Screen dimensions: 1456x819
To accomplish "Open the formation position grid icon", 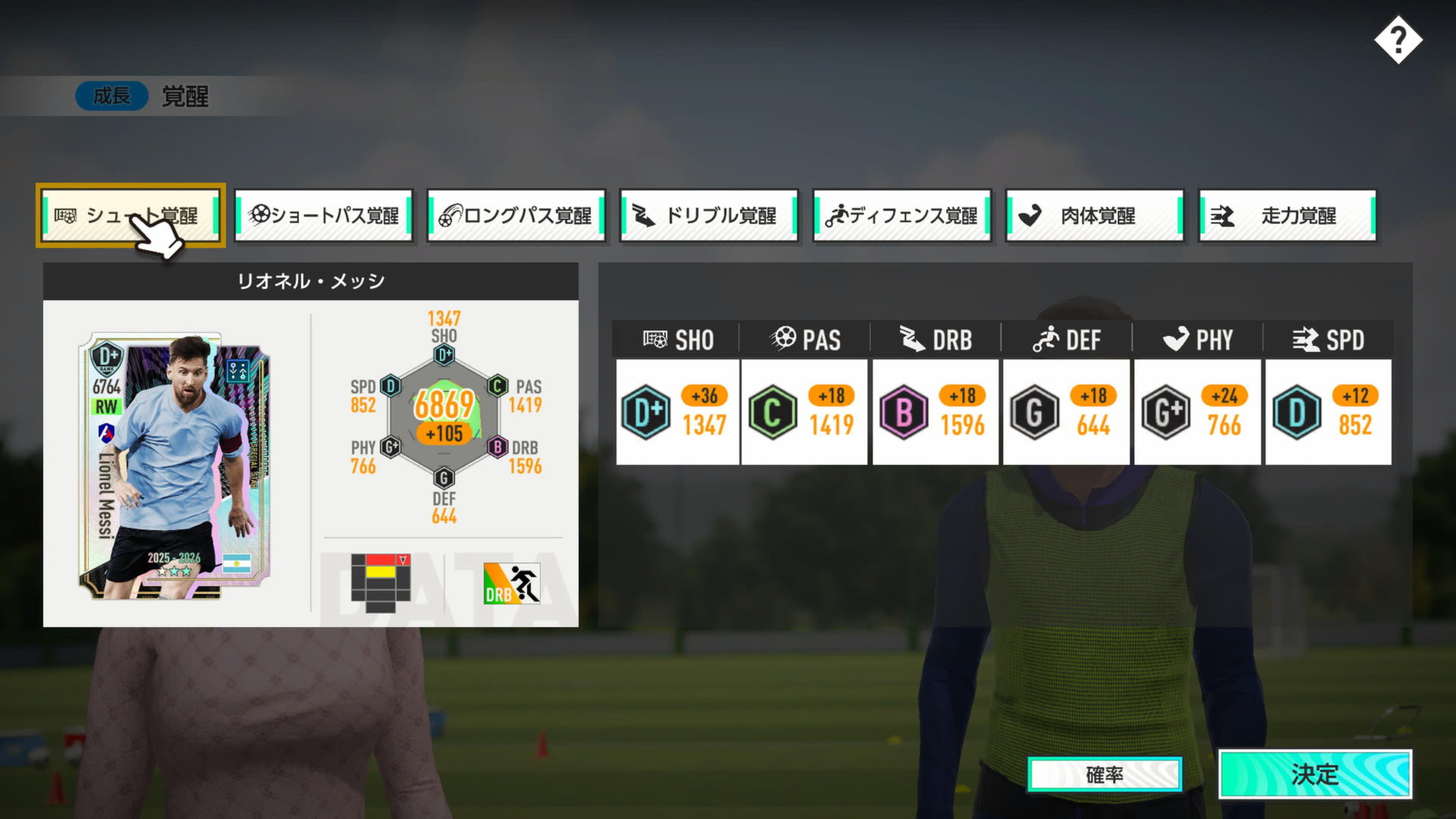I will 381,582.
